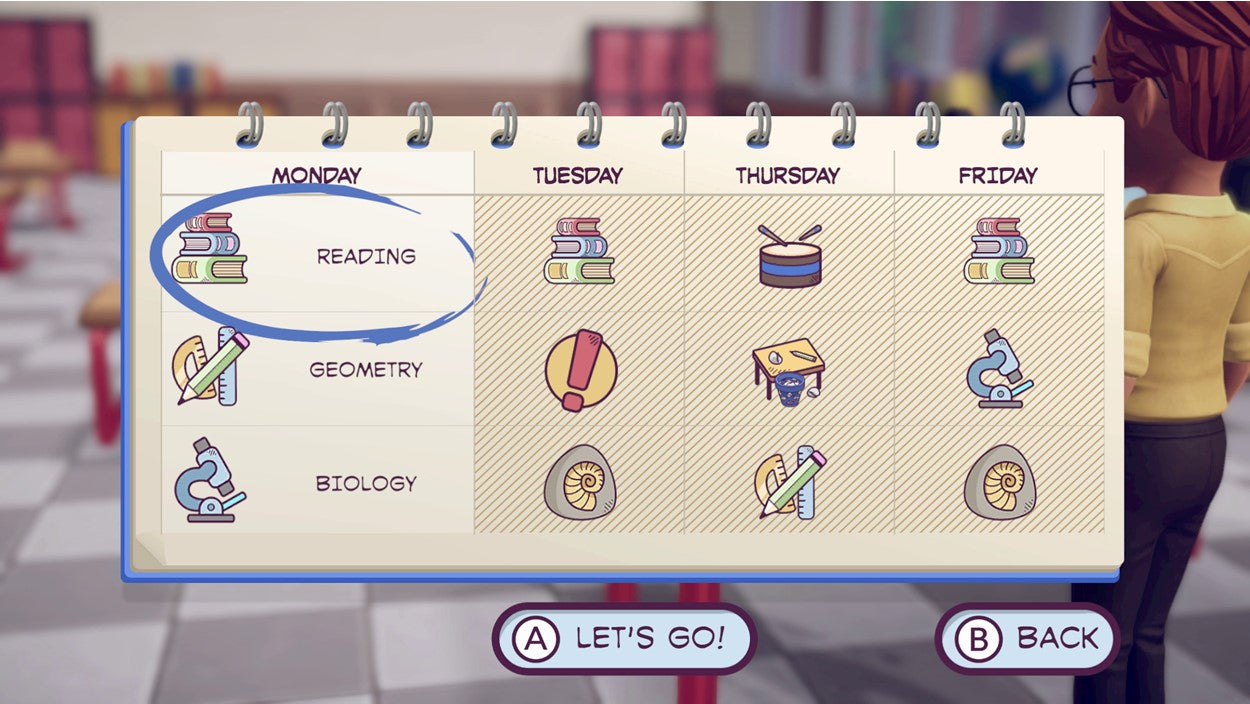Open the Thursday schedule column
The height and width of the screenshot is (704, 1250).
788,176
